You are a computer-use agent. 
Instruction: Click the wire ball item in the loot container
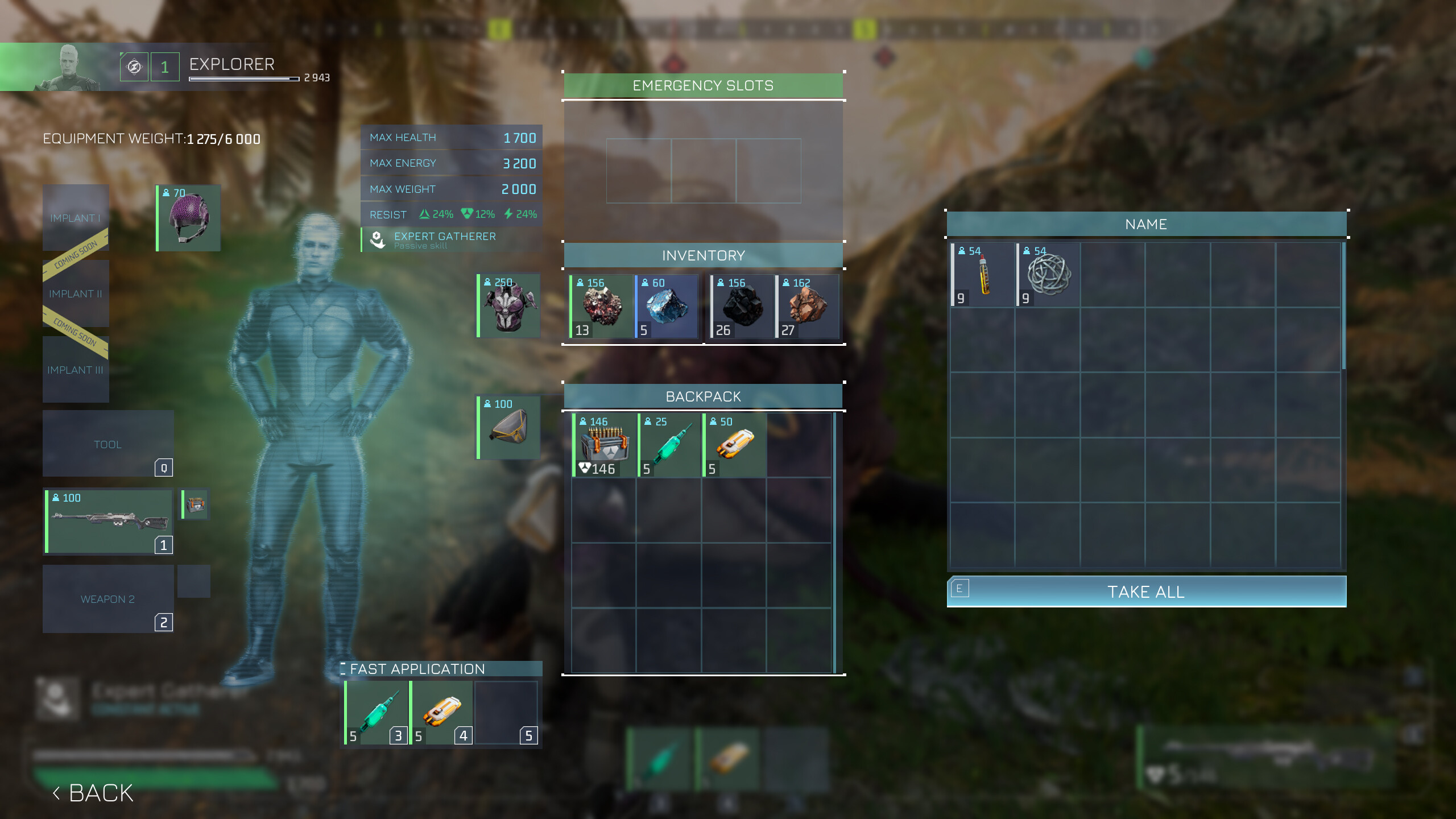[x=1049, y=276]
